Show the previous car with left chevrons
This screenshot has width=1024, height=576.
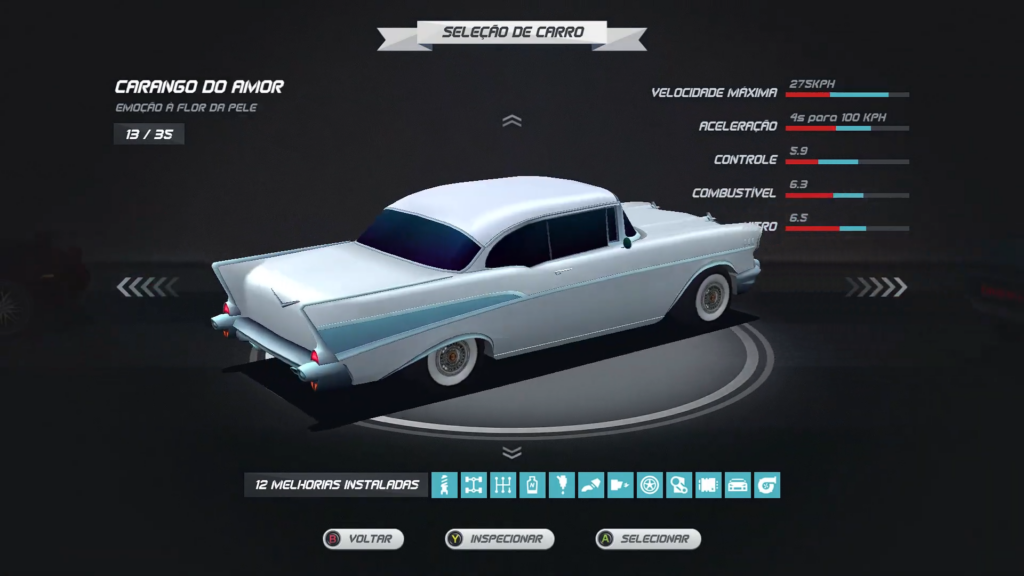[x=146, y=288]
